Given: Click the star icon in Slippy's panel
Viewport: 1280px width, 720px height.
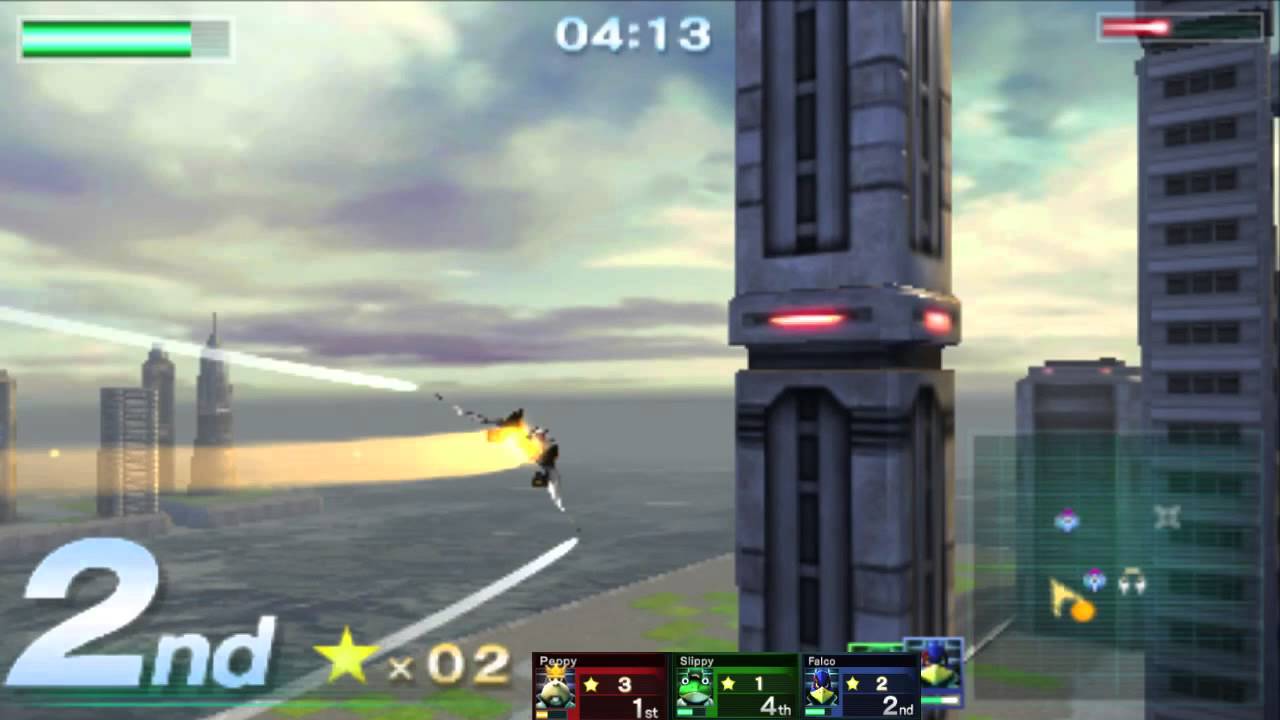Looking at the screenshot, I should click(728, 684).
